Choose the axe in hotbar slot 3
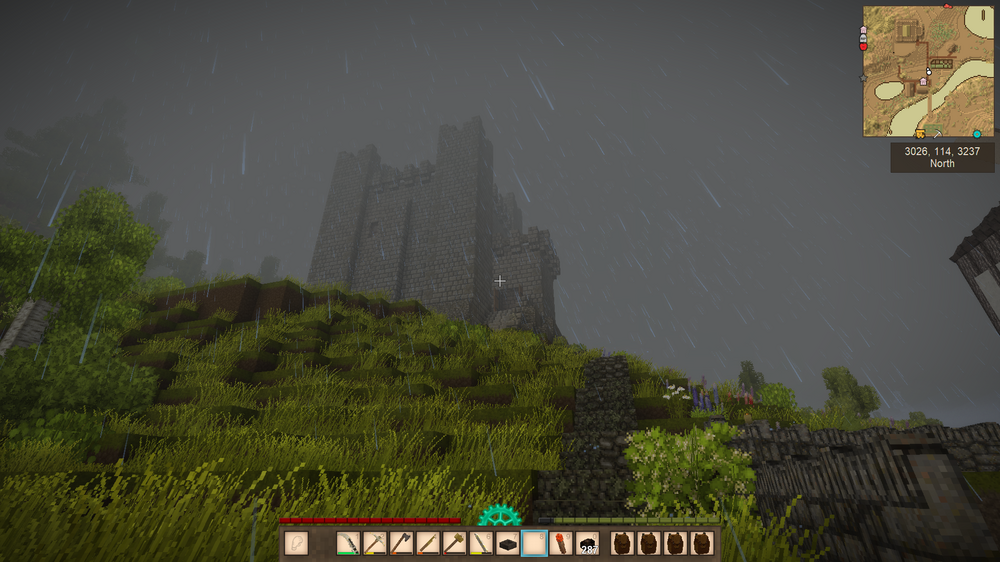The height and width of the screenshot is (562, 1000). tap(402, 544)
